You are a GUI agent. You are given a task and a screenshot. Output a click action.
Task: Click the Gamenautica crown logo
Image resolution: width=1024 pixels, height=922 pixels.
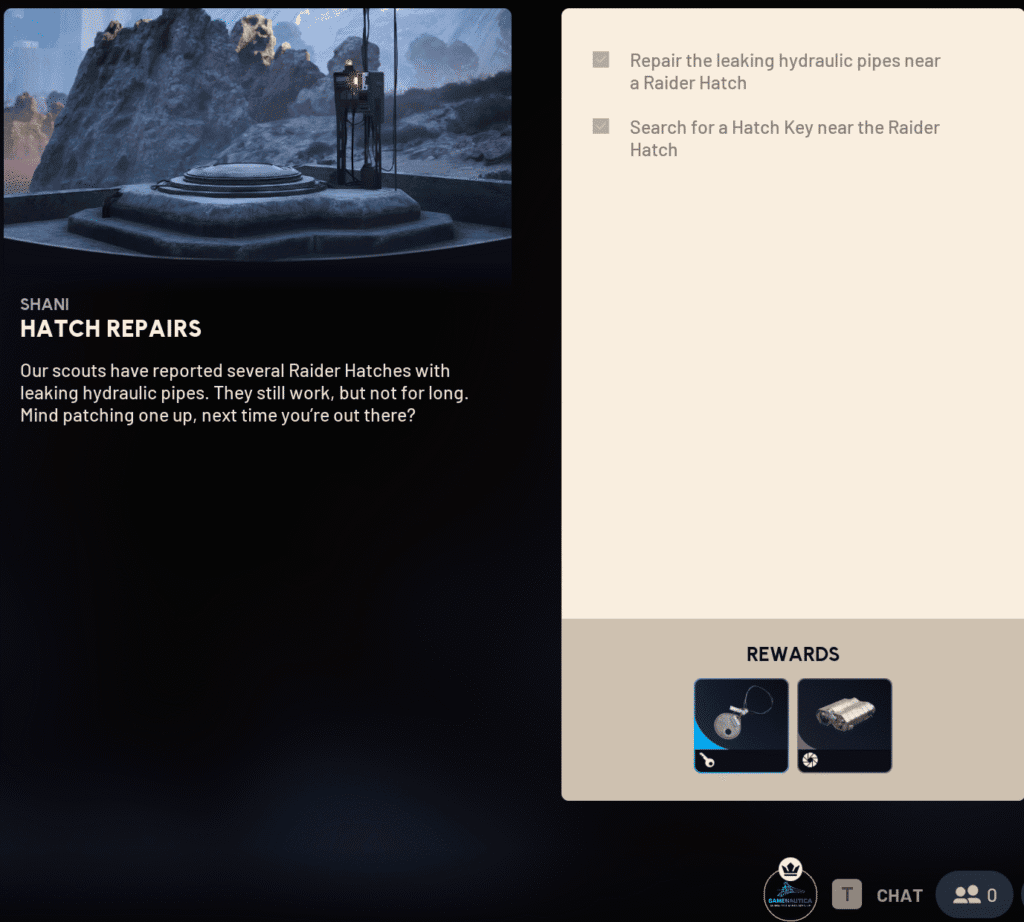790,889
